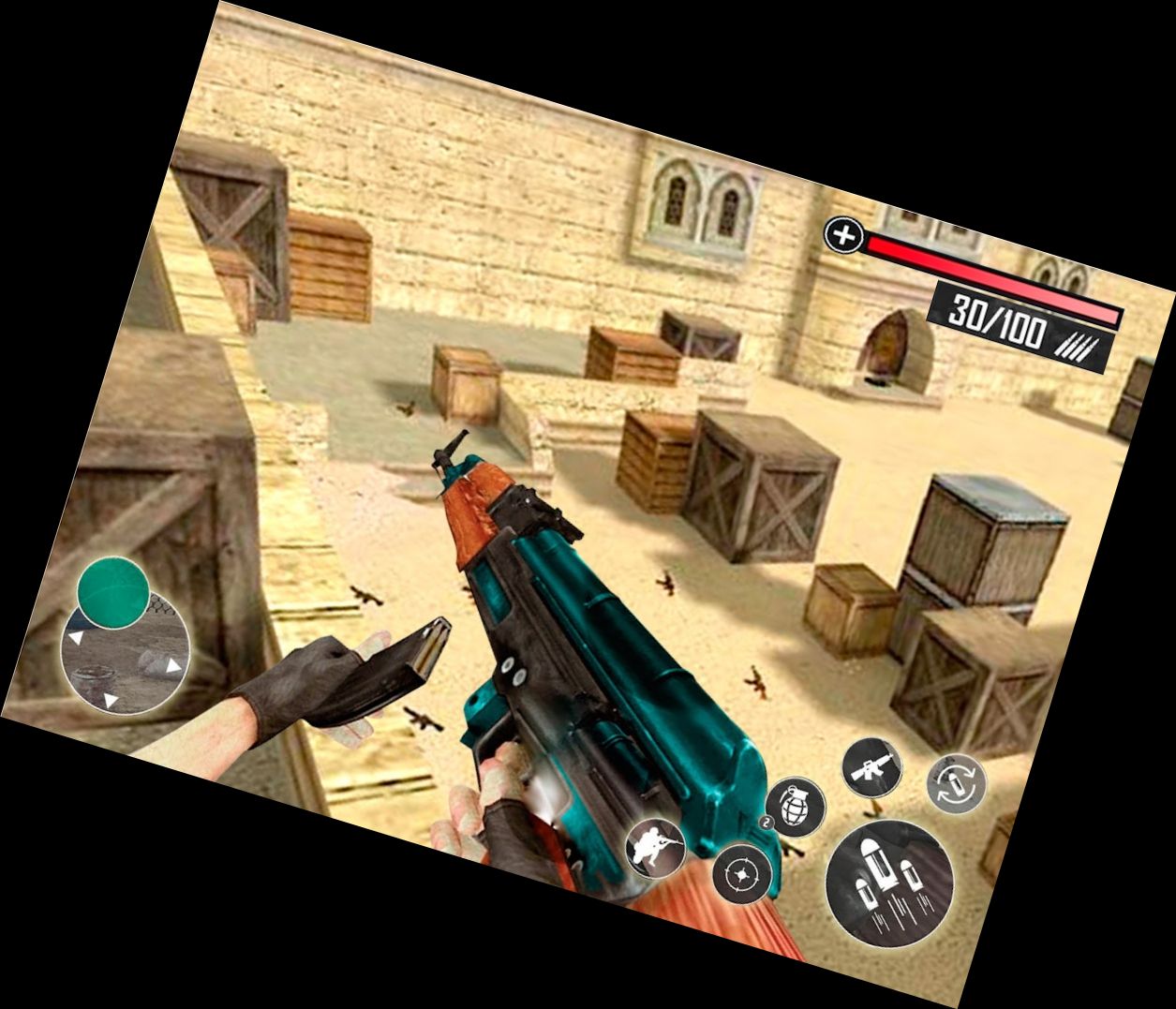Viewport: 1176px width, 1009px height.
Task: Click the plus icon beside the health bar
Action: click(843, 235)
